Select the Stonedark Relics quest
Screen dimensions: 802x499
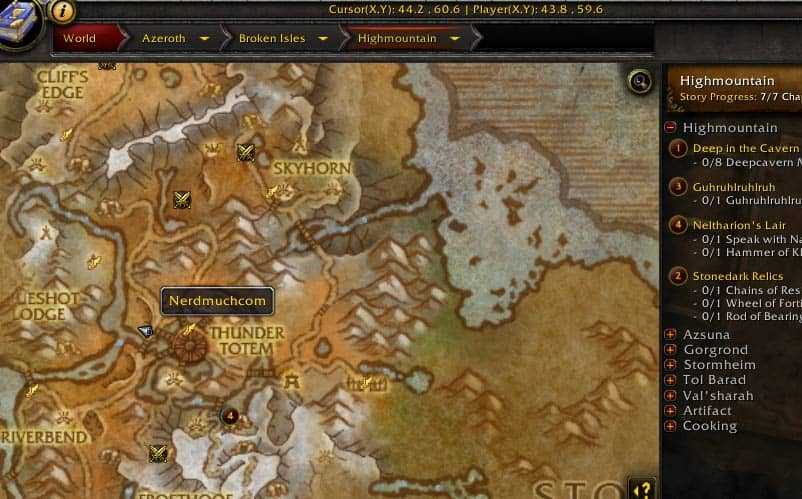coord(739,276)
